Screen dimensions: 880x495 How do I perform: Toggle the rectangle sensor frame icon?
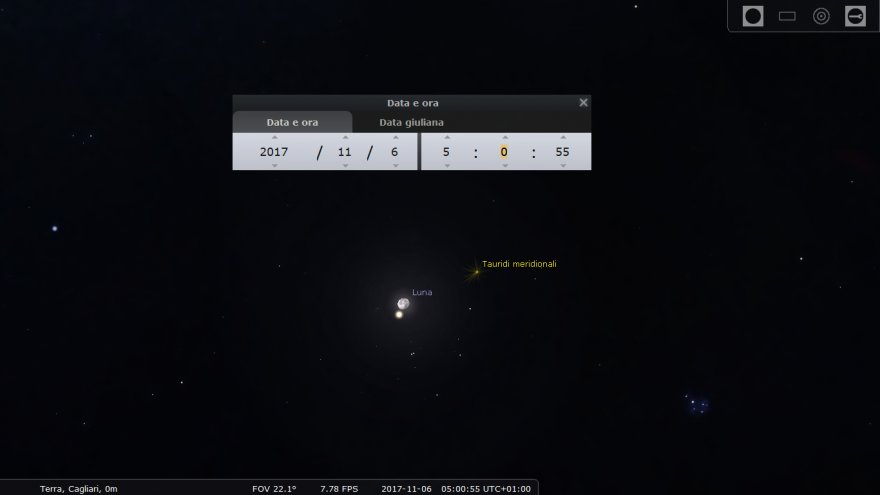[787, 16]
